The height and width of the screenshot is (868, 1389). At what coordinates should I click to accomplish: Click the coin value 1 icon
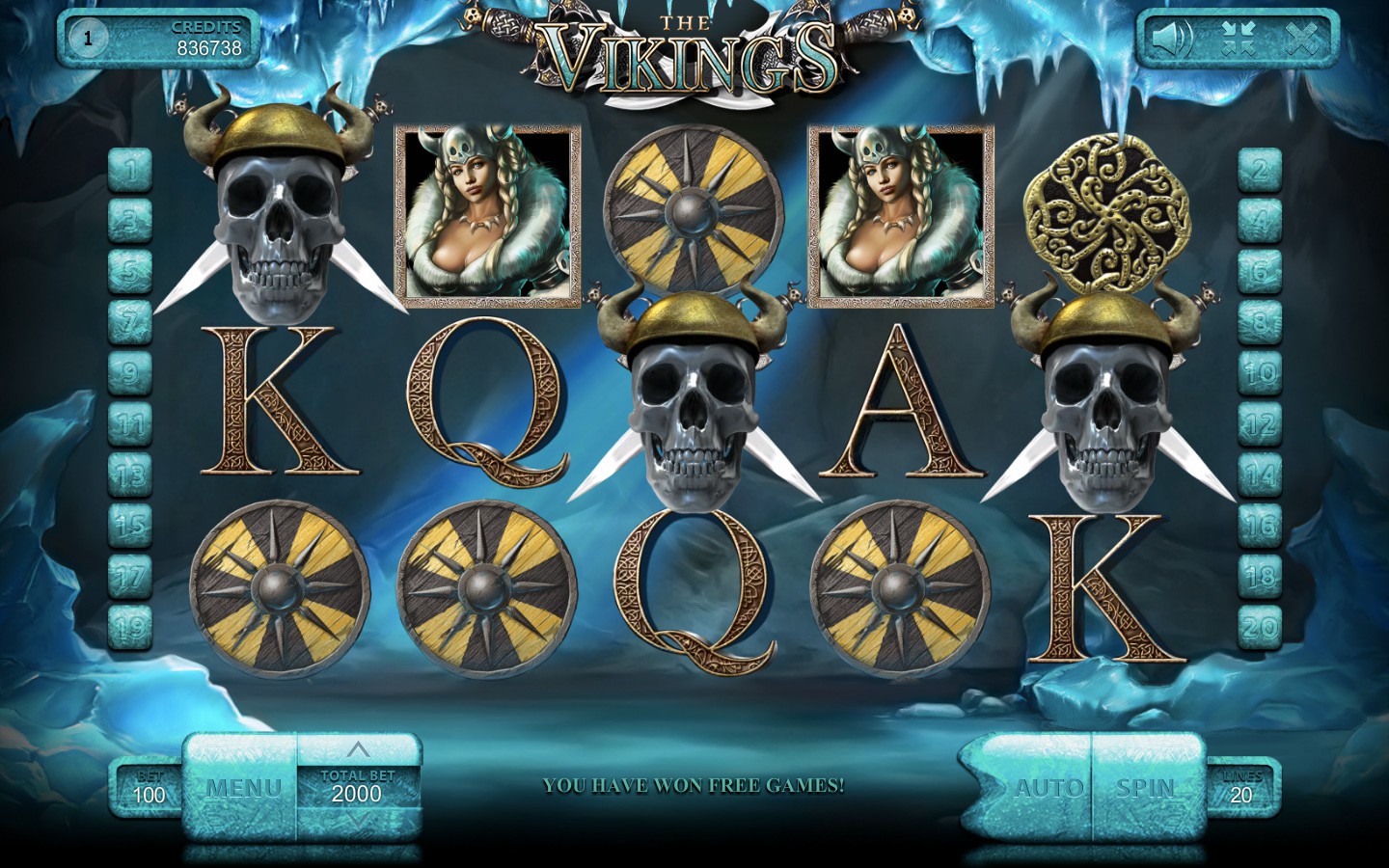(88, 39)
